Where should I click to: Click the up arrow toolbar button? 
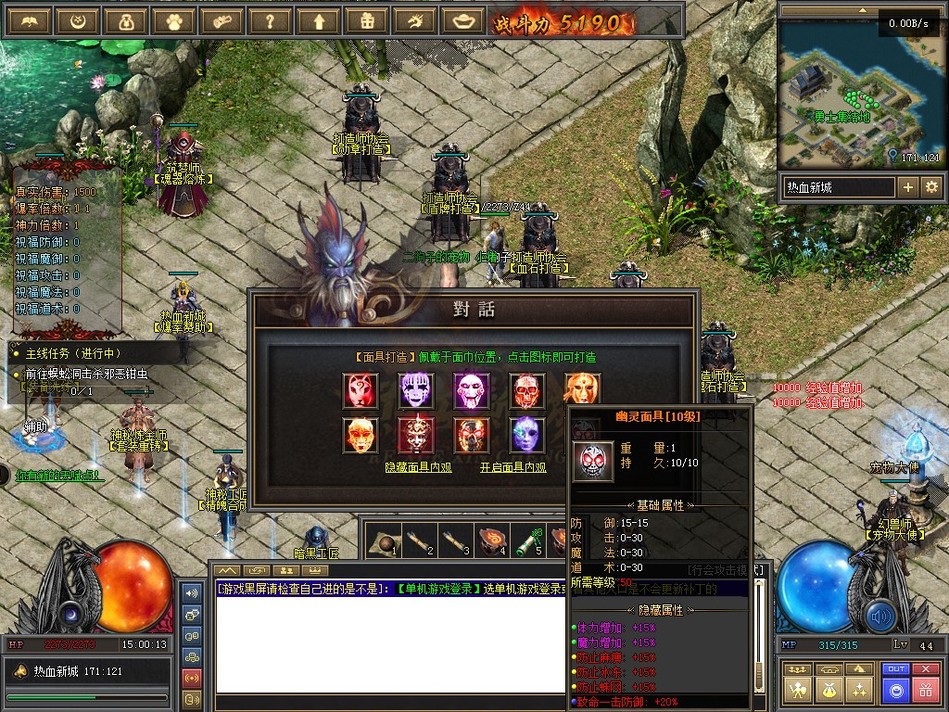tap(318, 21)
